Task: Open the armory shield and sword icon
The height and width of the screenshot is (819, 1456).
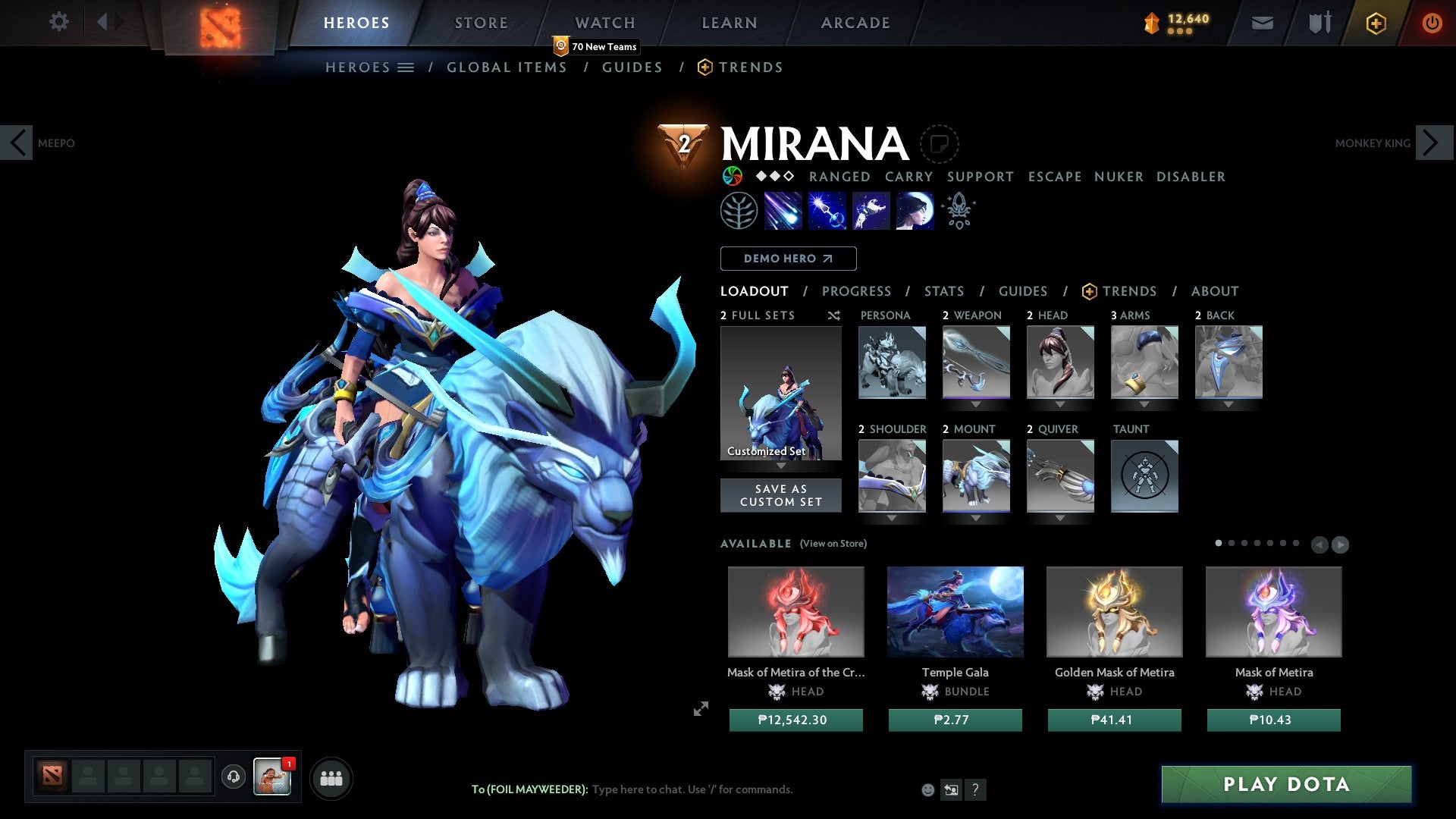Action: 1318,23
